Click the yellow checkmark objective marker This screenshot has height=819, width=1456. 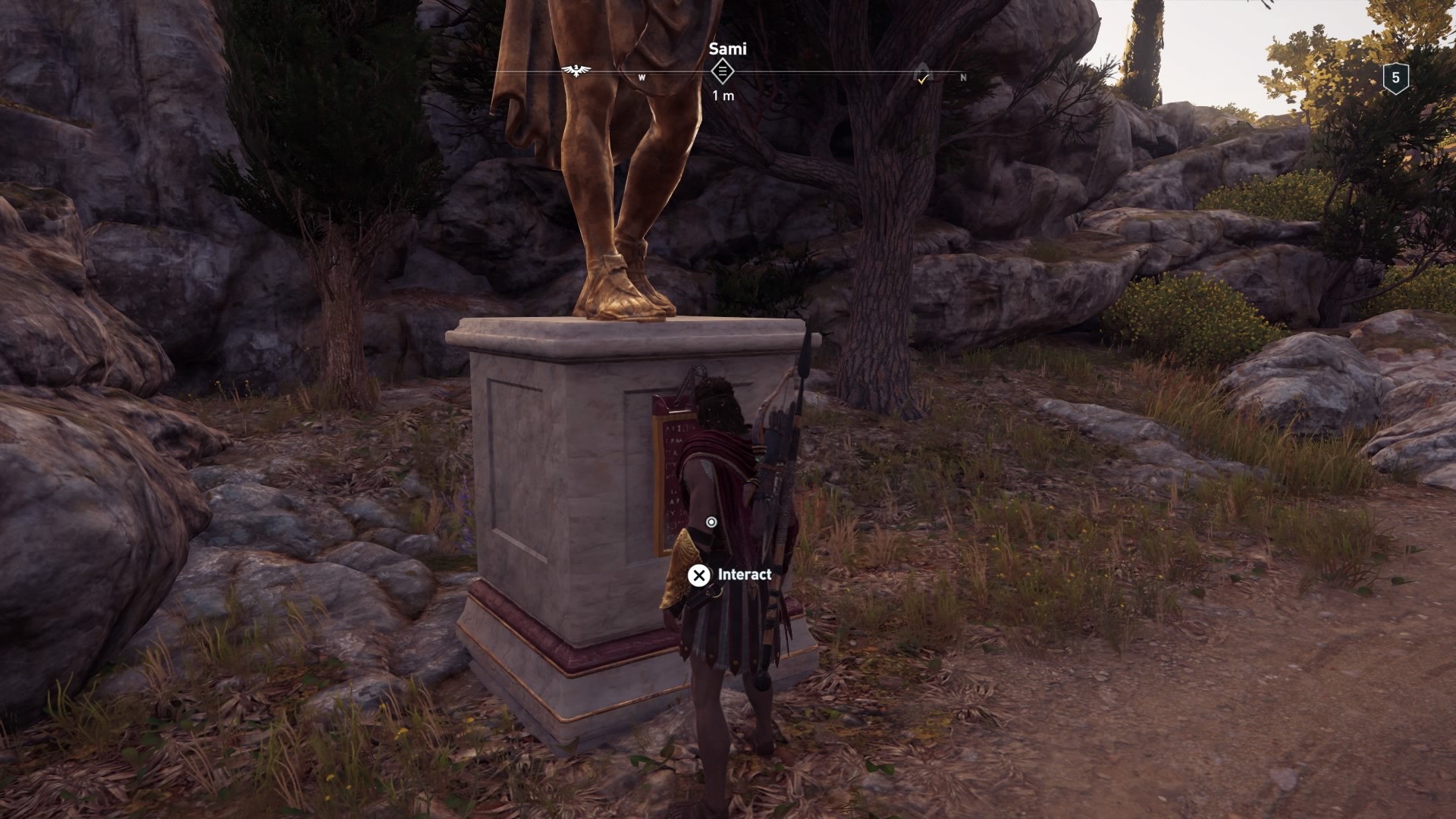pos(921,80)
